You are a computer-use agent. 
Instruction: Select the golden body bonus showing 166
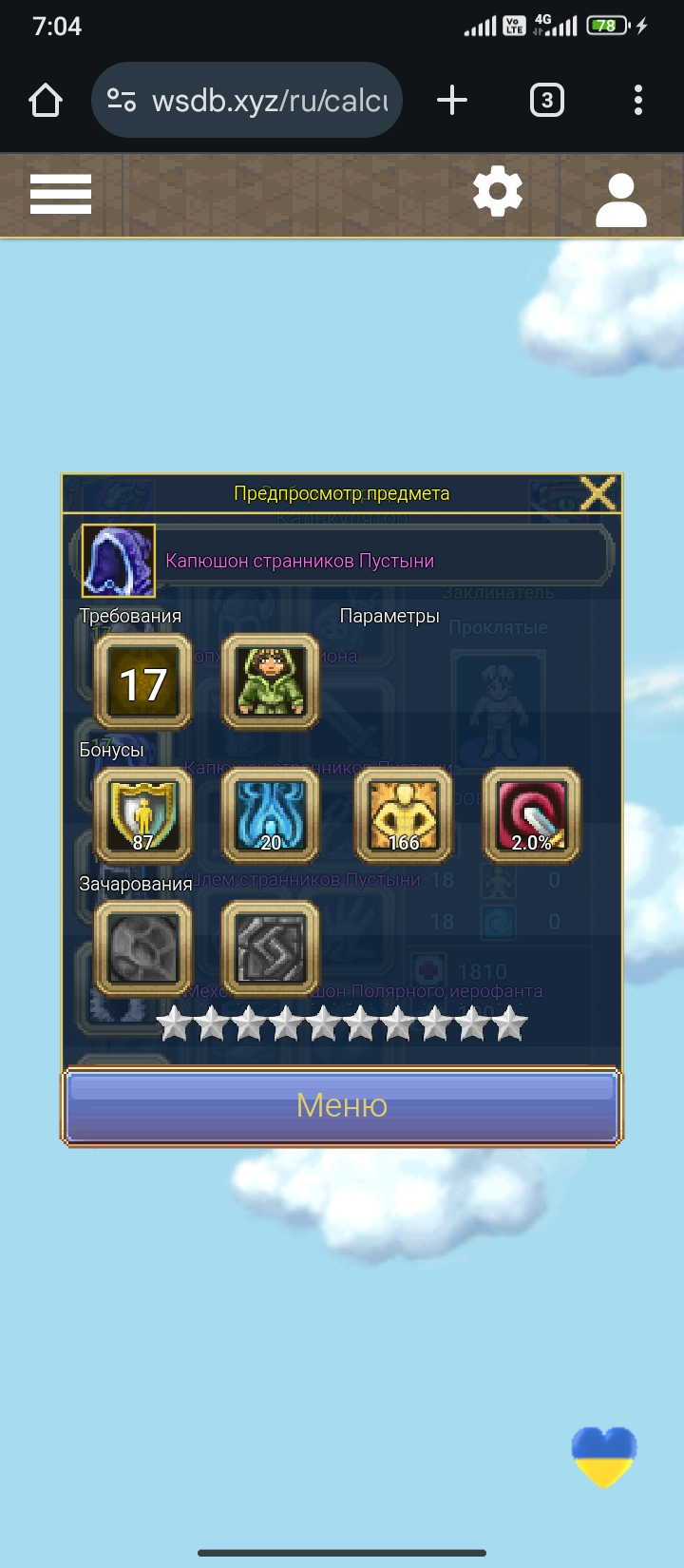(x=403, y=815)
